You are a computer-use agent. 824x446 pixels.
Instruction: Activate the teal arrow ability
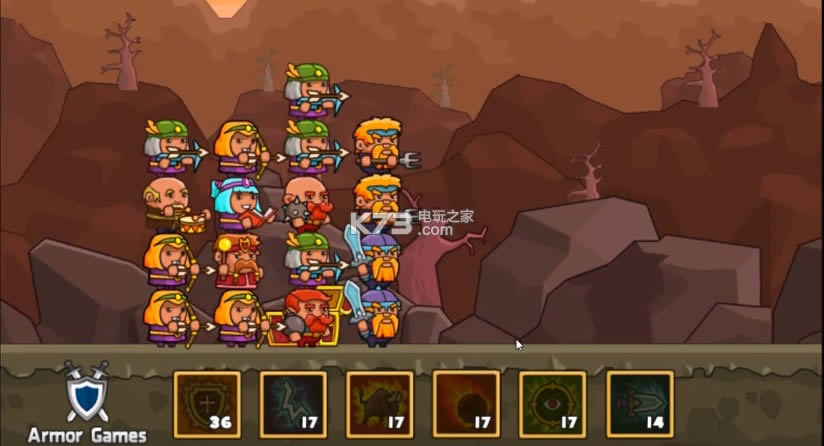(639, 404)
